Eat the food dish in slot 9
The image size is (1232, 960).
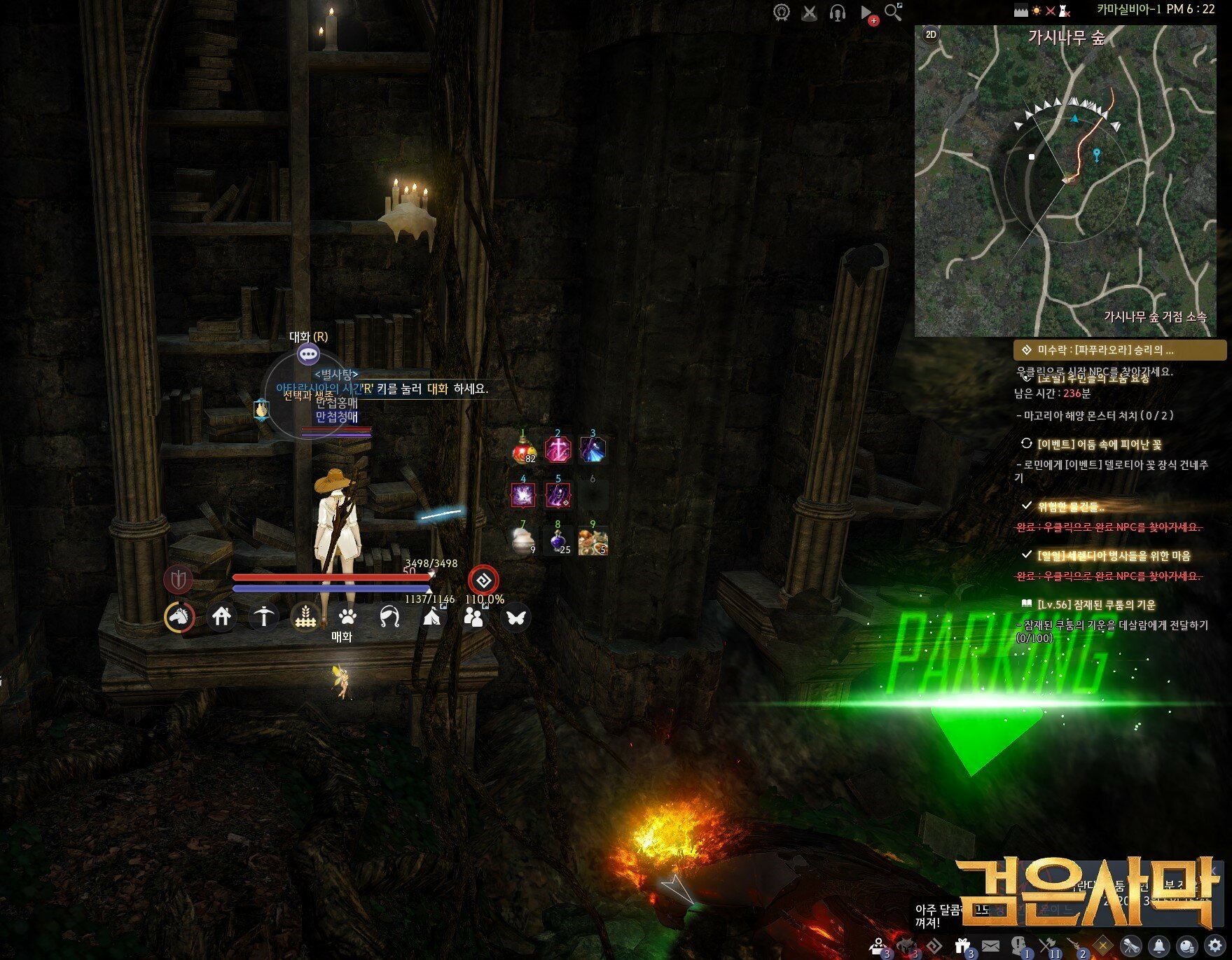pyautogui.click(x=593, y=541)
